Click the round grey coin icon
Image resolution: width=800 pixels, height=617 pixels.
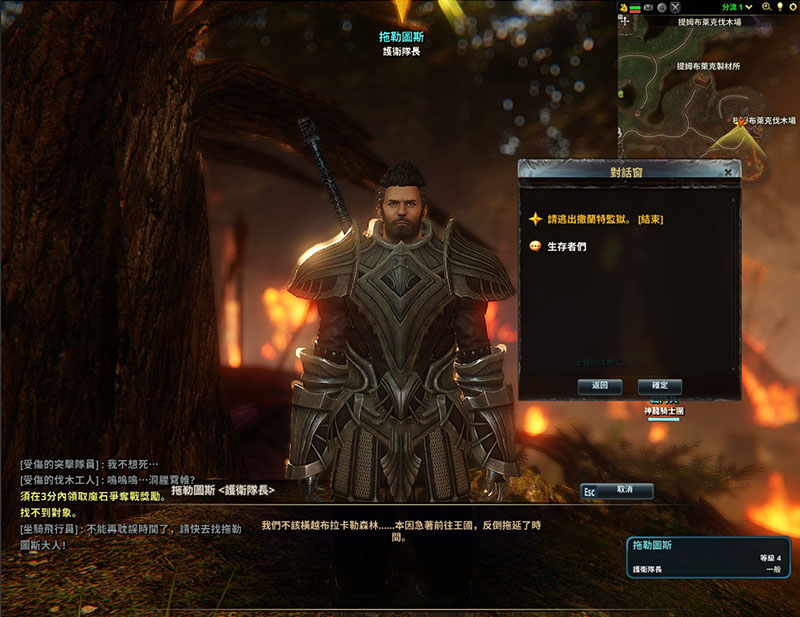662,7
